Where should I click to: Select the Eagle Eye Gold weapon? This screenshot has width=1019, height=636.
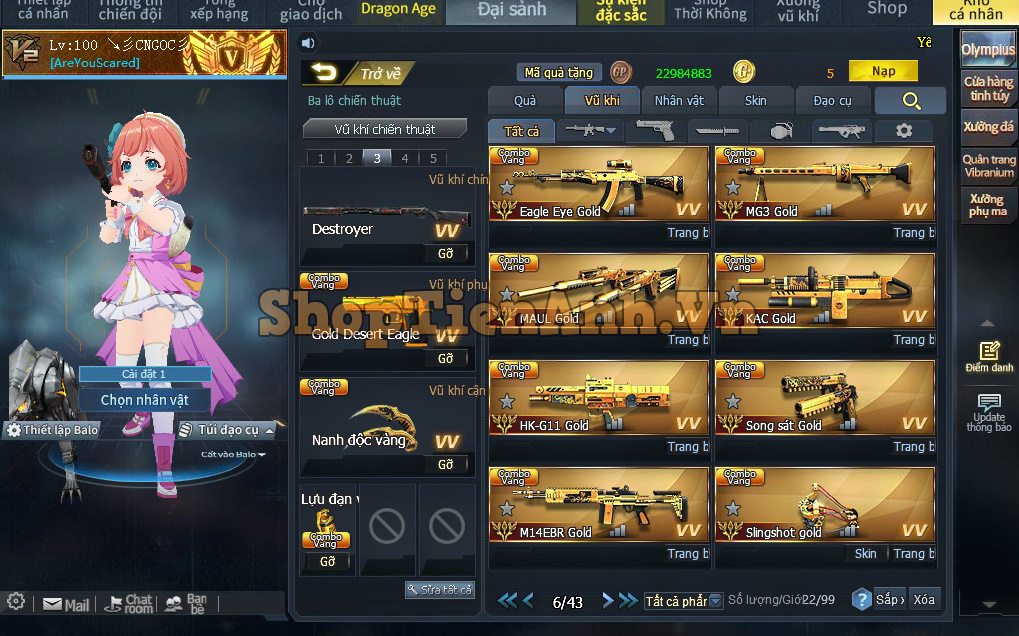coord(598,184)
